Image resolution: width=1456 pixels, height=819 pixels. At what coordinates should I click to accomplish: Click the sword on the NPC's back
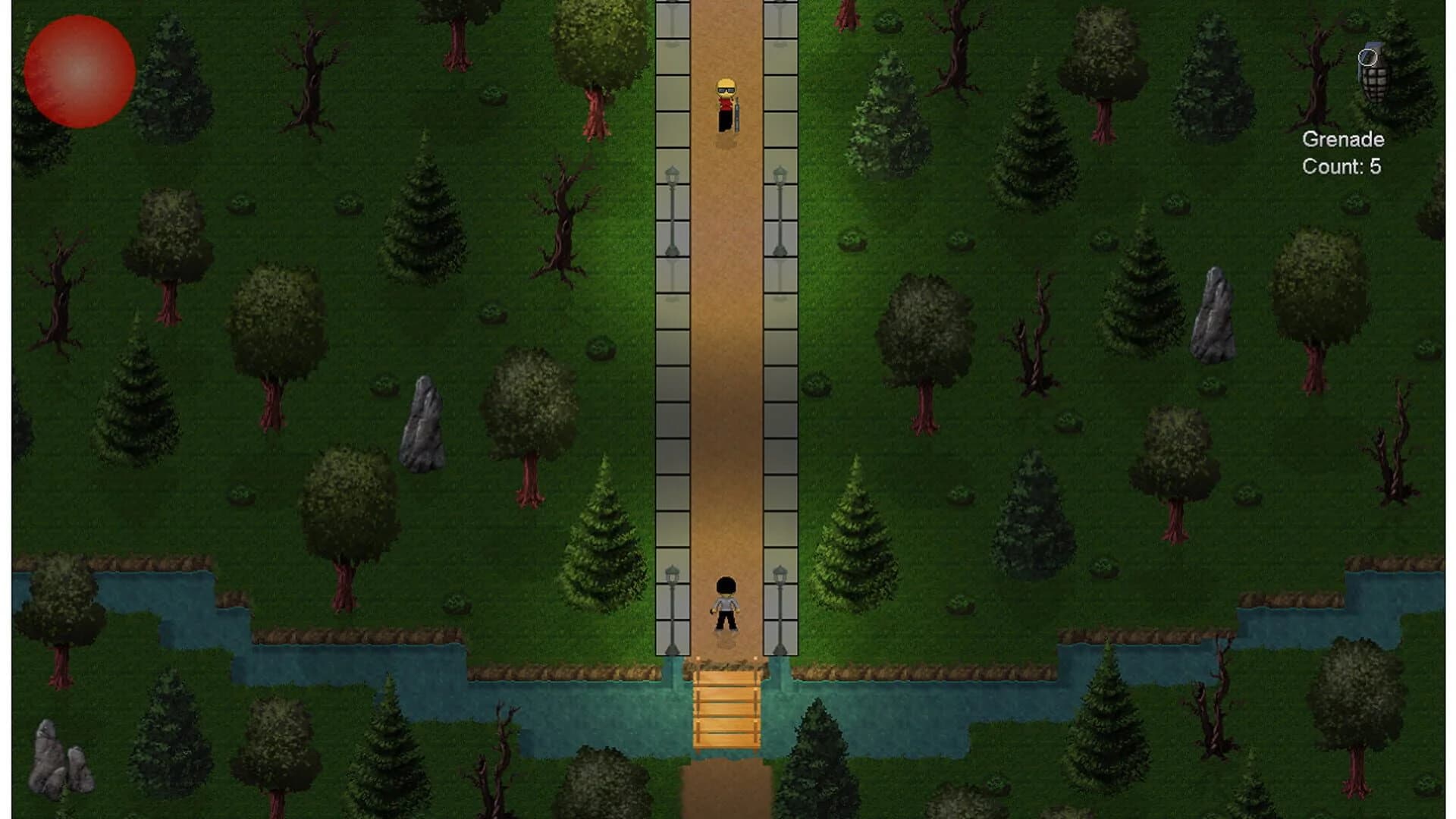(736, 114)
